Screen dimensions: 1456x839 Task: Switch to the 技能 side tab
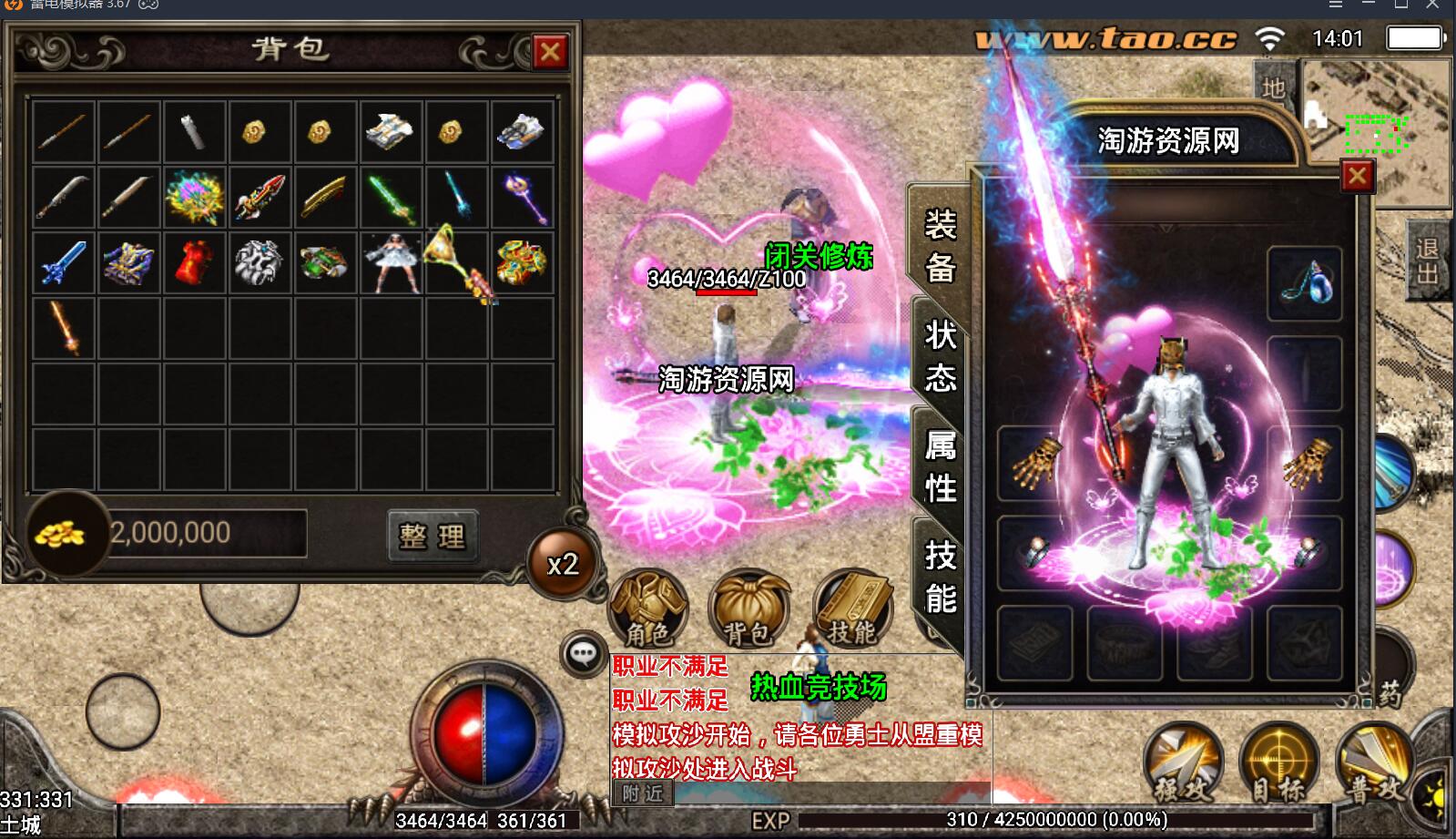pos(940,576)
